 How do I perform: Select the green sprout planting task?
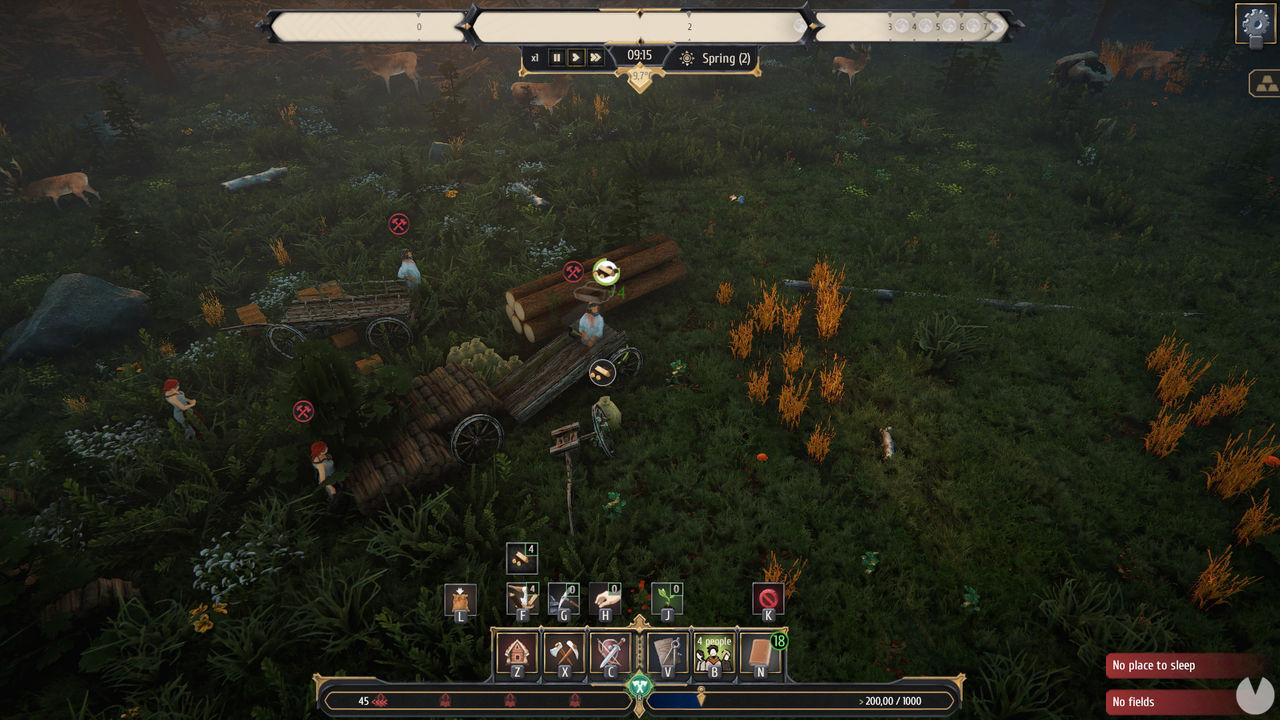(667, 599)
